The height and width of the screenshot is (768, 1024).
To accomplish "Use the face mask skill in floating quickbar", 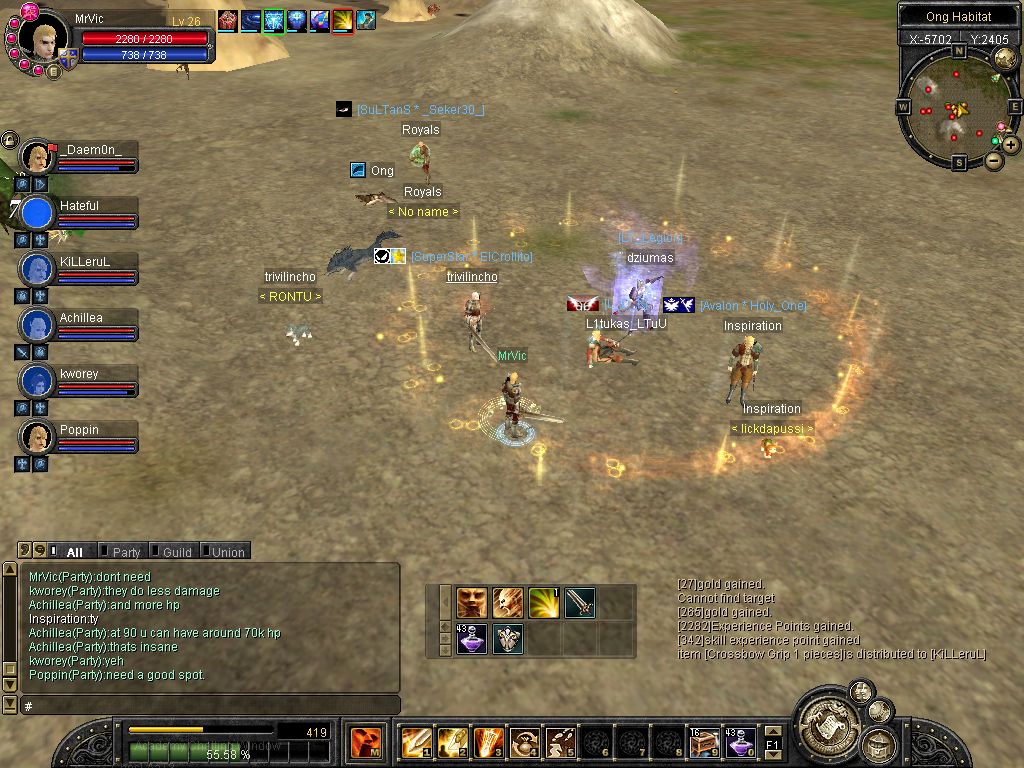I will point(472,602).
